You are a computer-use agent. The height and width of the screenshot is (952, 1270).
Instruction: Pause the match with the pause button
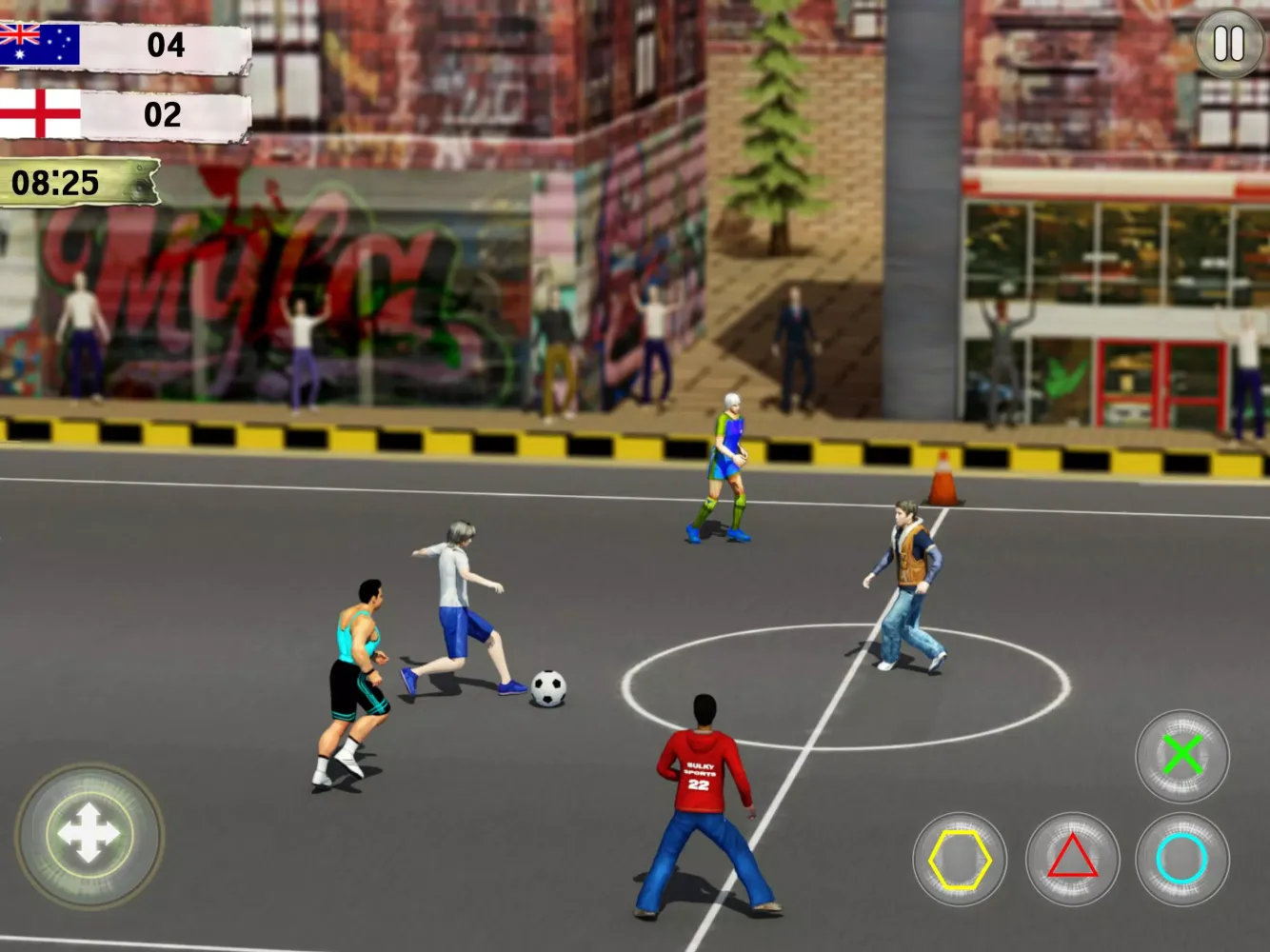coord(1228,43)
